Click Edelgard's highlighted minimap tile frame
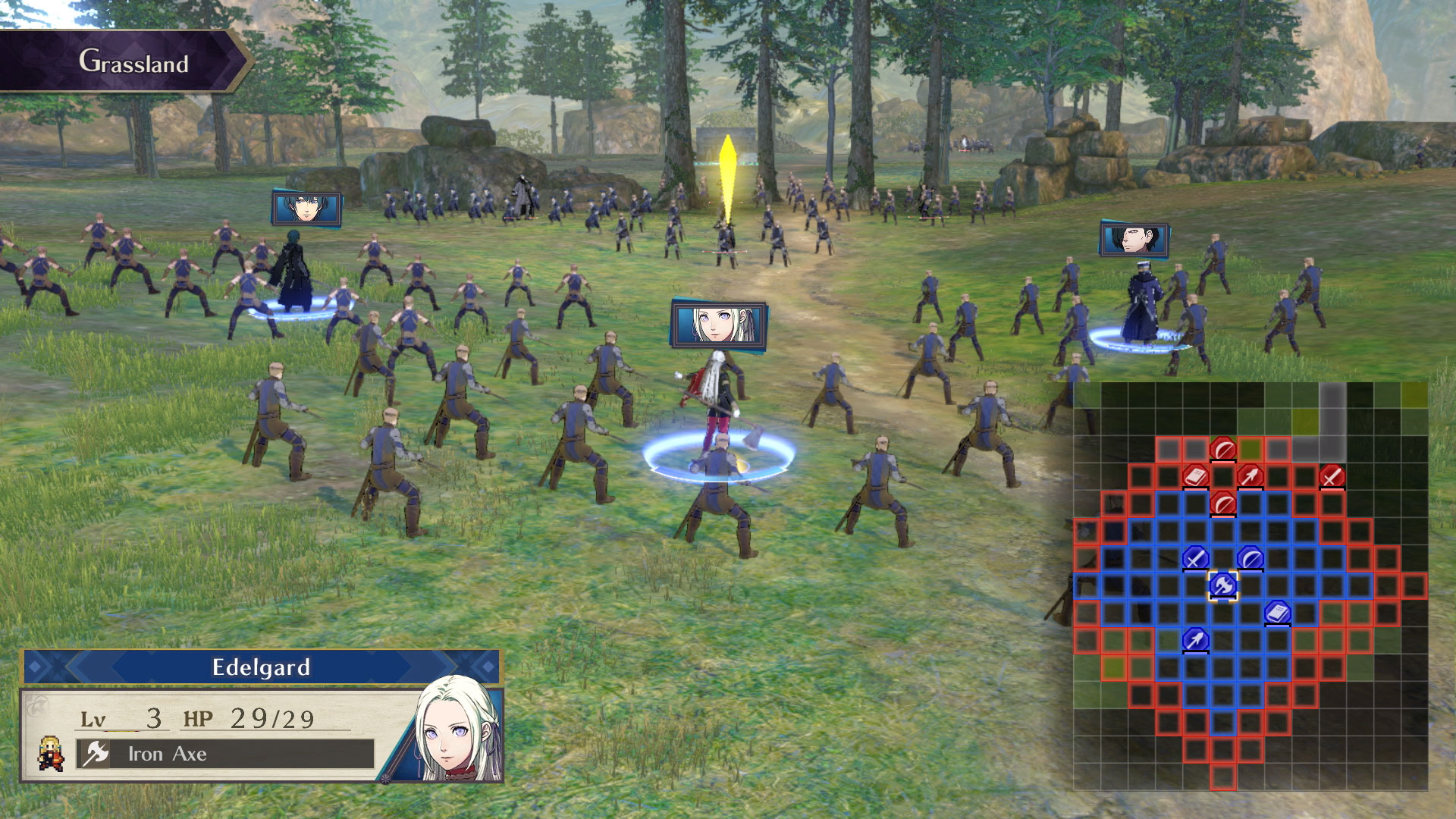 1223,586
